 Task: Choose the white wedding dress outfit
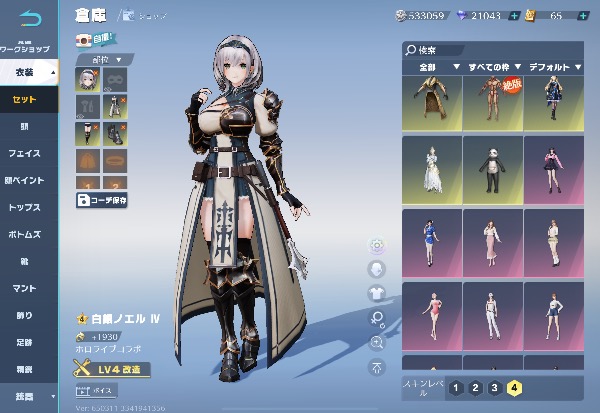tap(431, 167)
